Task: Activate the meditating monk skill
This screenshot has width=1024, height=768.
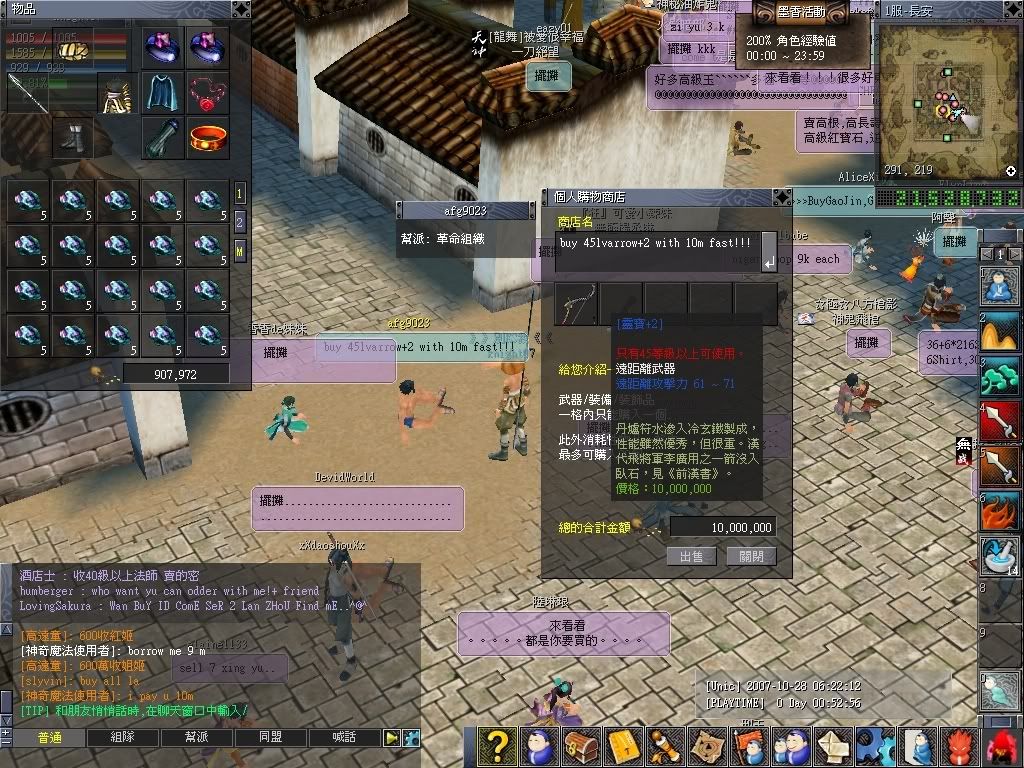Action: coord(1001,286)
